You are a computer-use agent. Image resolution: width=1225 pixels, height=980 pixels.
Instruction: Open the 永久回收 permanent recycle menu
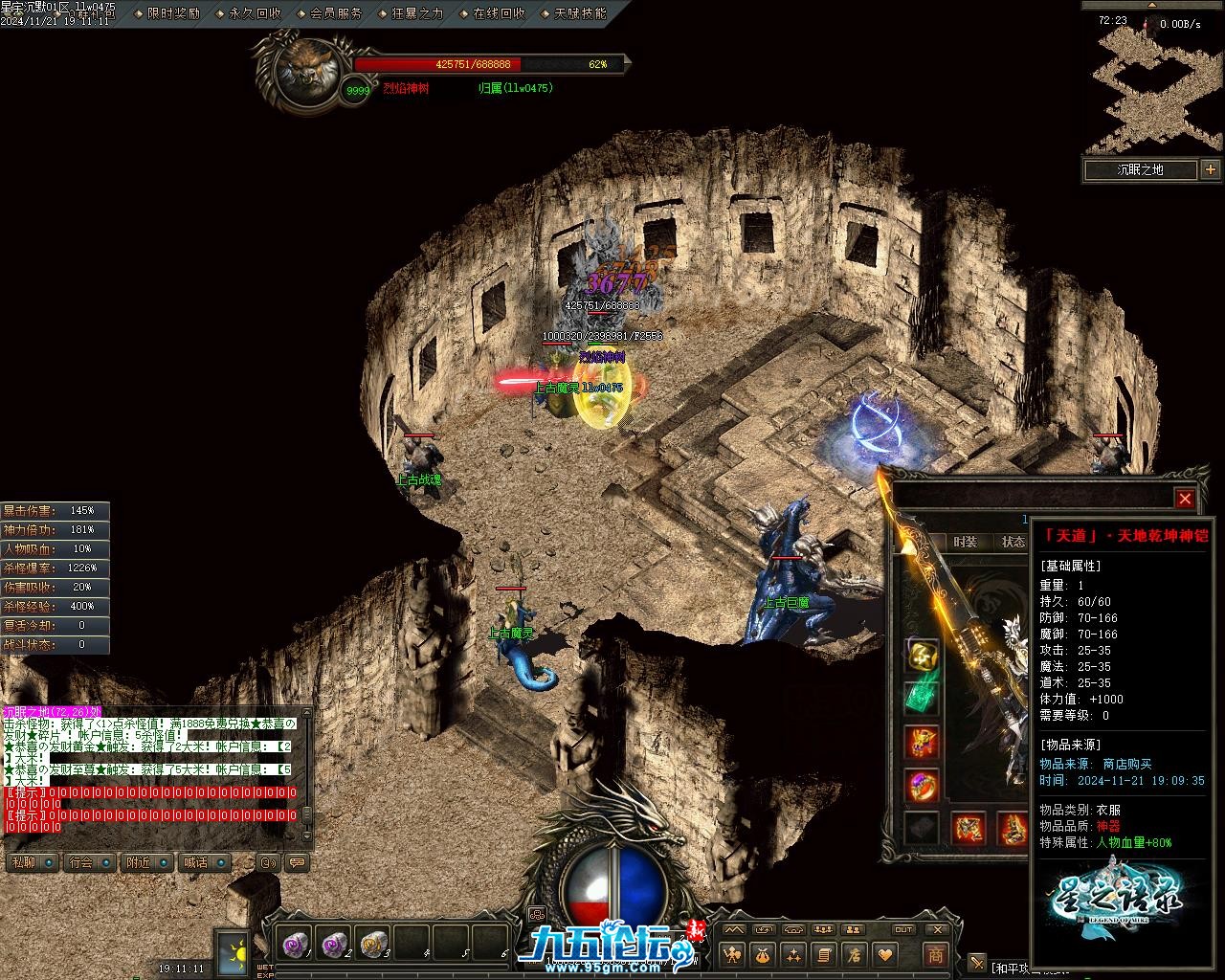(x=255, y=13)
